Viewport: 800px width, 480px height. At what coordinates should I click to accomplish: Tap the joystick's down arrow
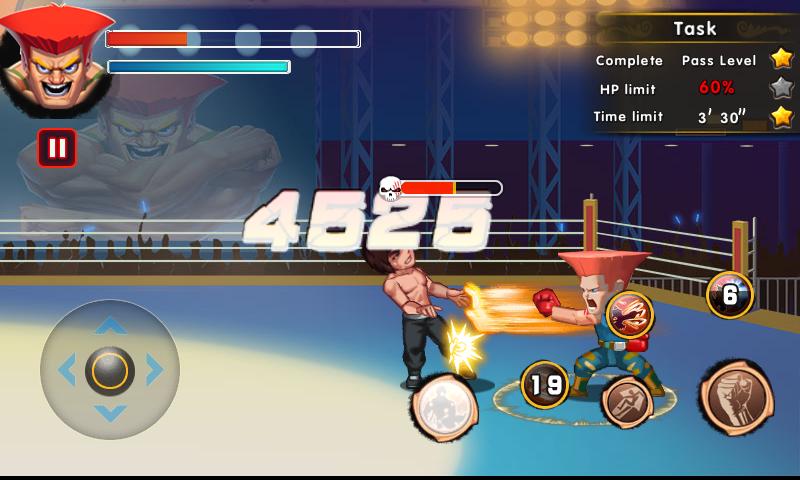[110, 412]
